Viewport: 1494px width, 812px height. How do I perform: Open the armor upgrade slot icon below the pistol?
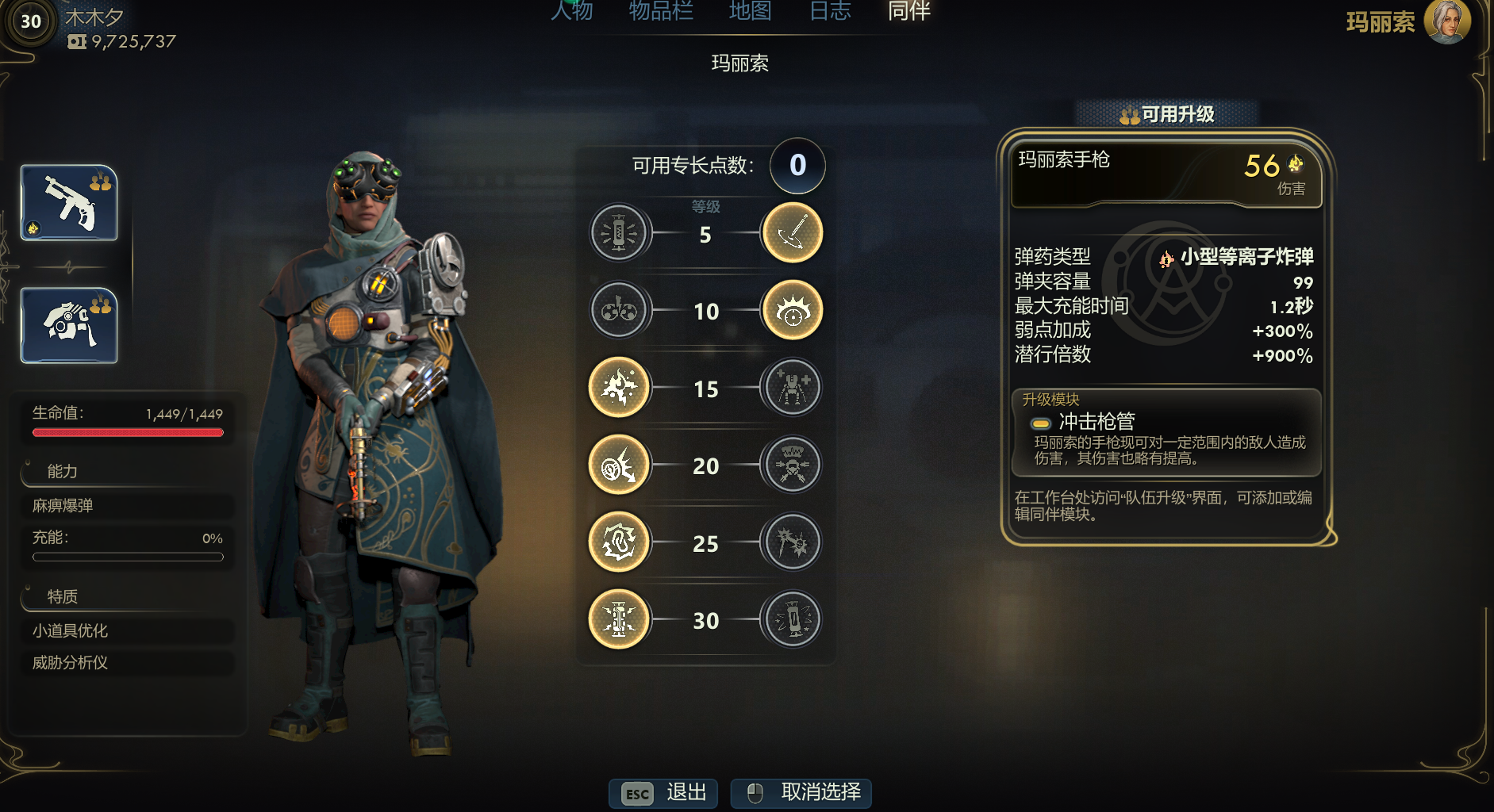68,324
